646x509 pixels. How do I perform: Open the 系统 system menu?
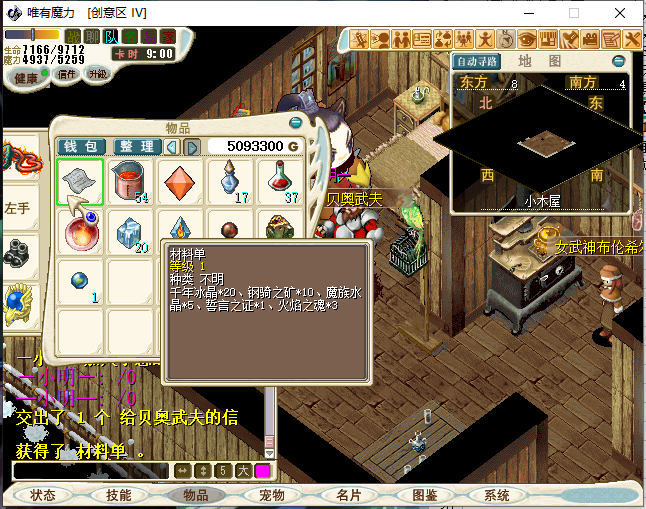497,495
